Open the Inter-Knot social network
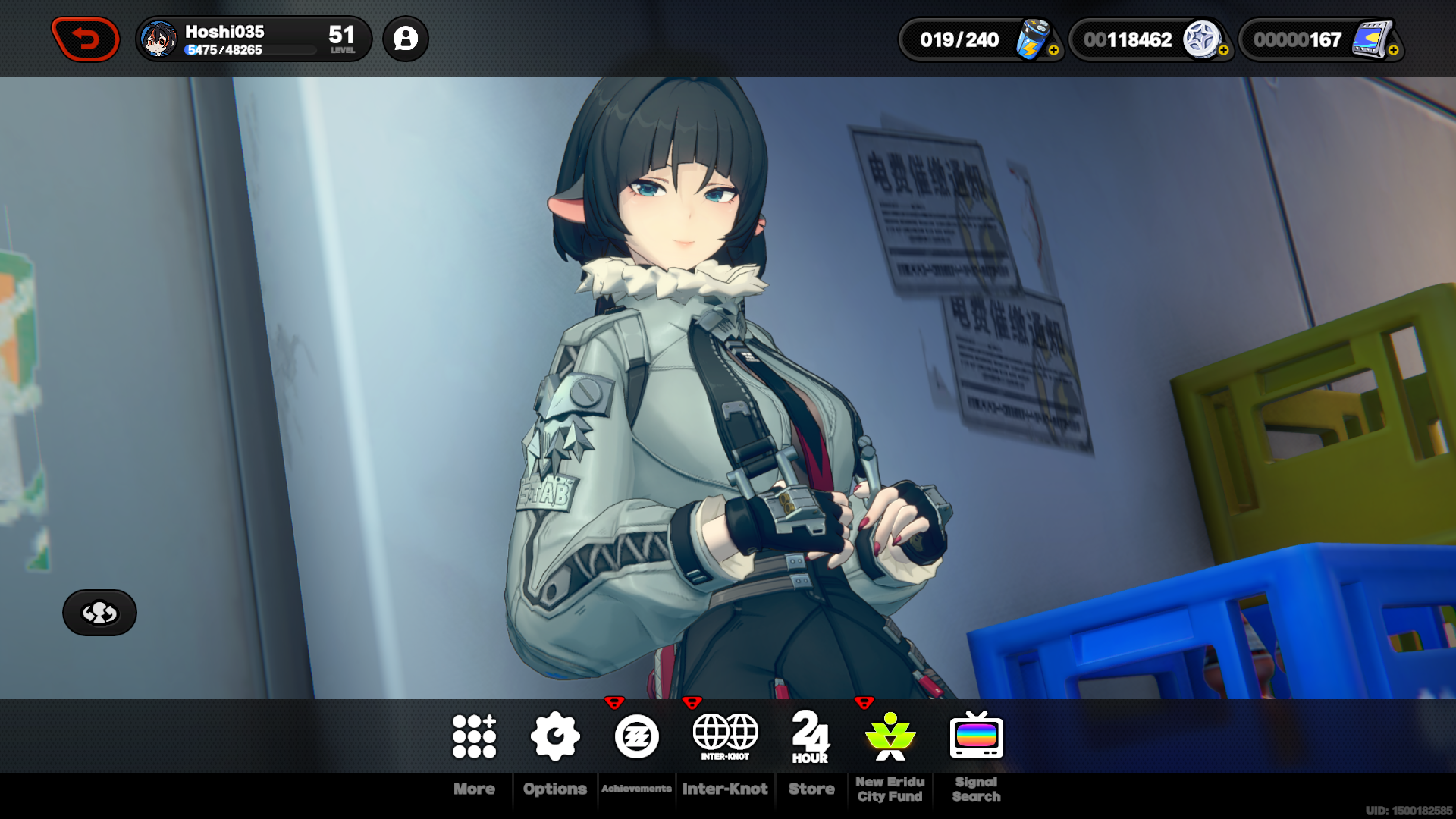 [x=726, y=732]
